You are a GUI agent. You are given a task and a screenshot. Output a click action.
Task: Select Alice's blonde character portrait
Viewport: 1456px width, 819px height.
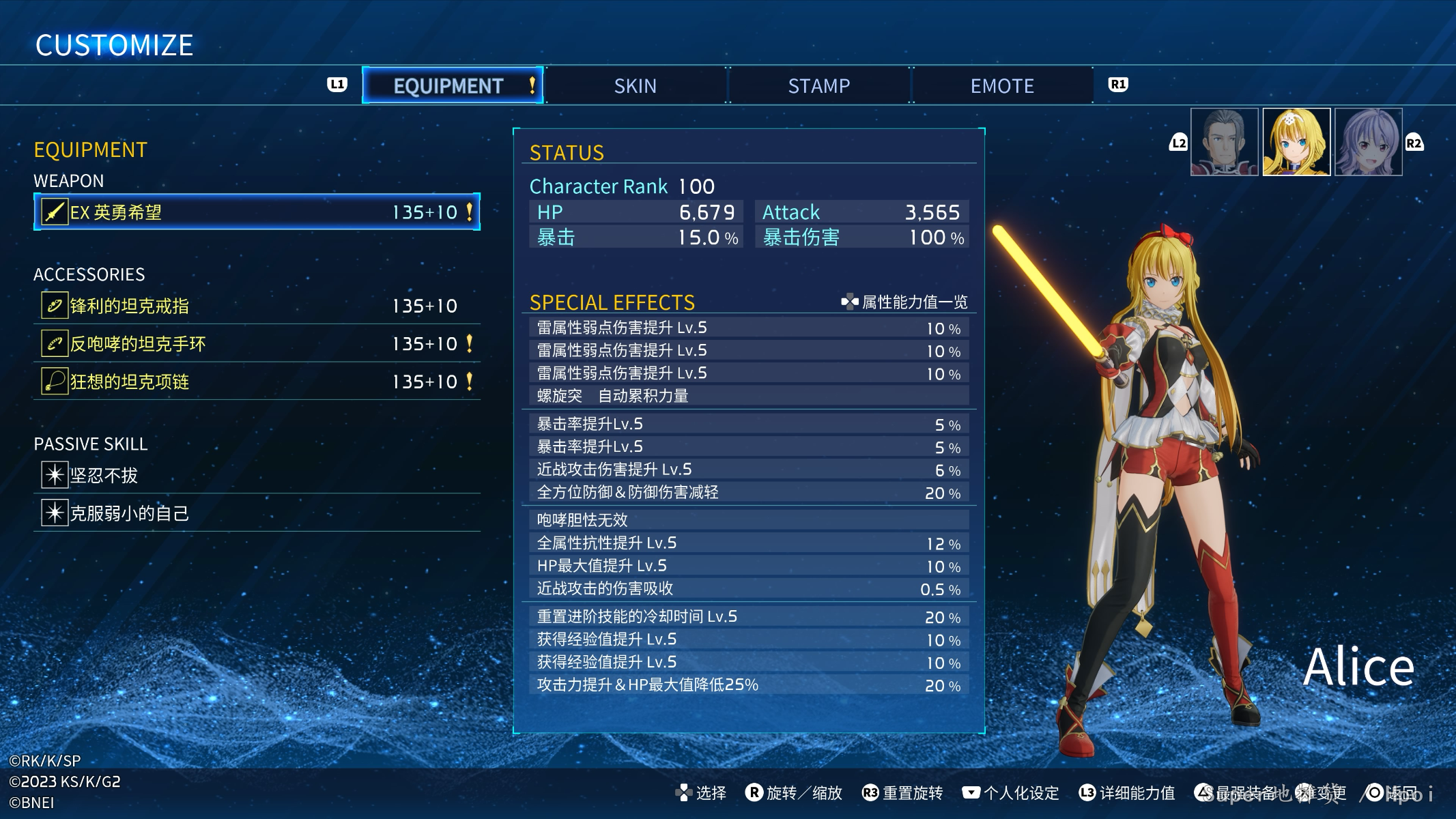pos(1296,142)
